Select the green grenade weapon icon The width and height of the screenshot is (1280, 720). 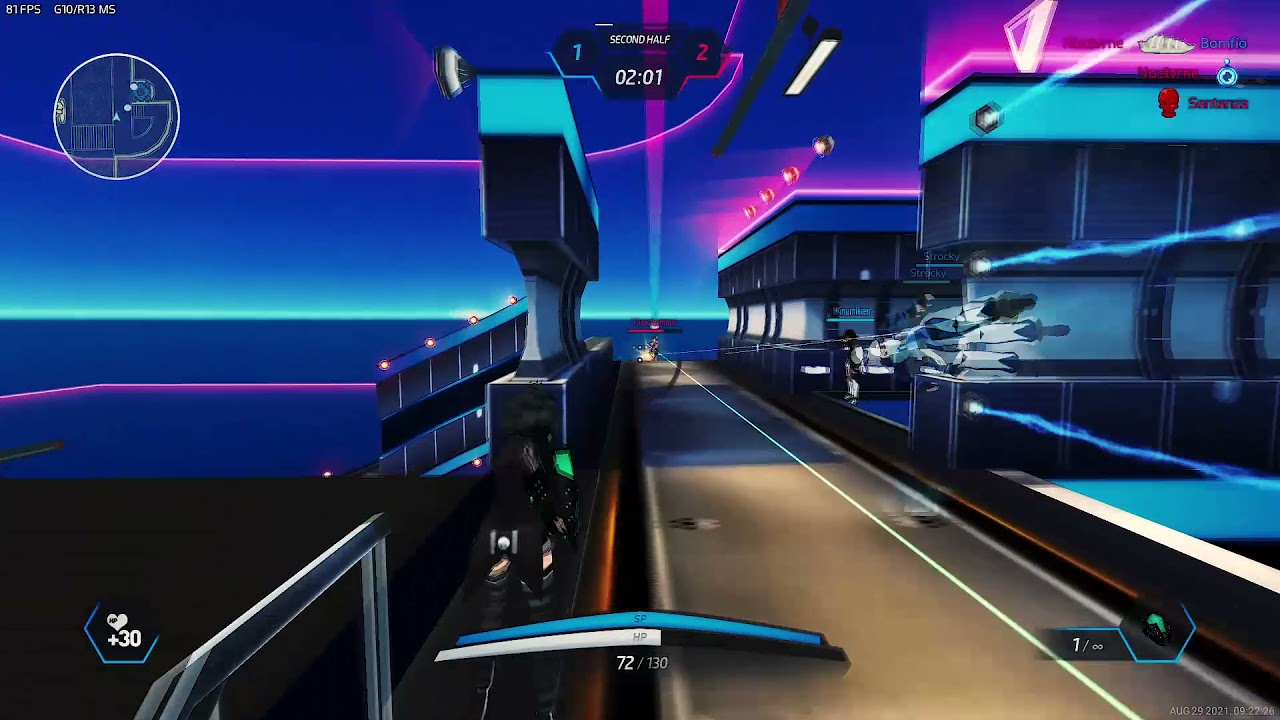click(x=1157, y=630)
